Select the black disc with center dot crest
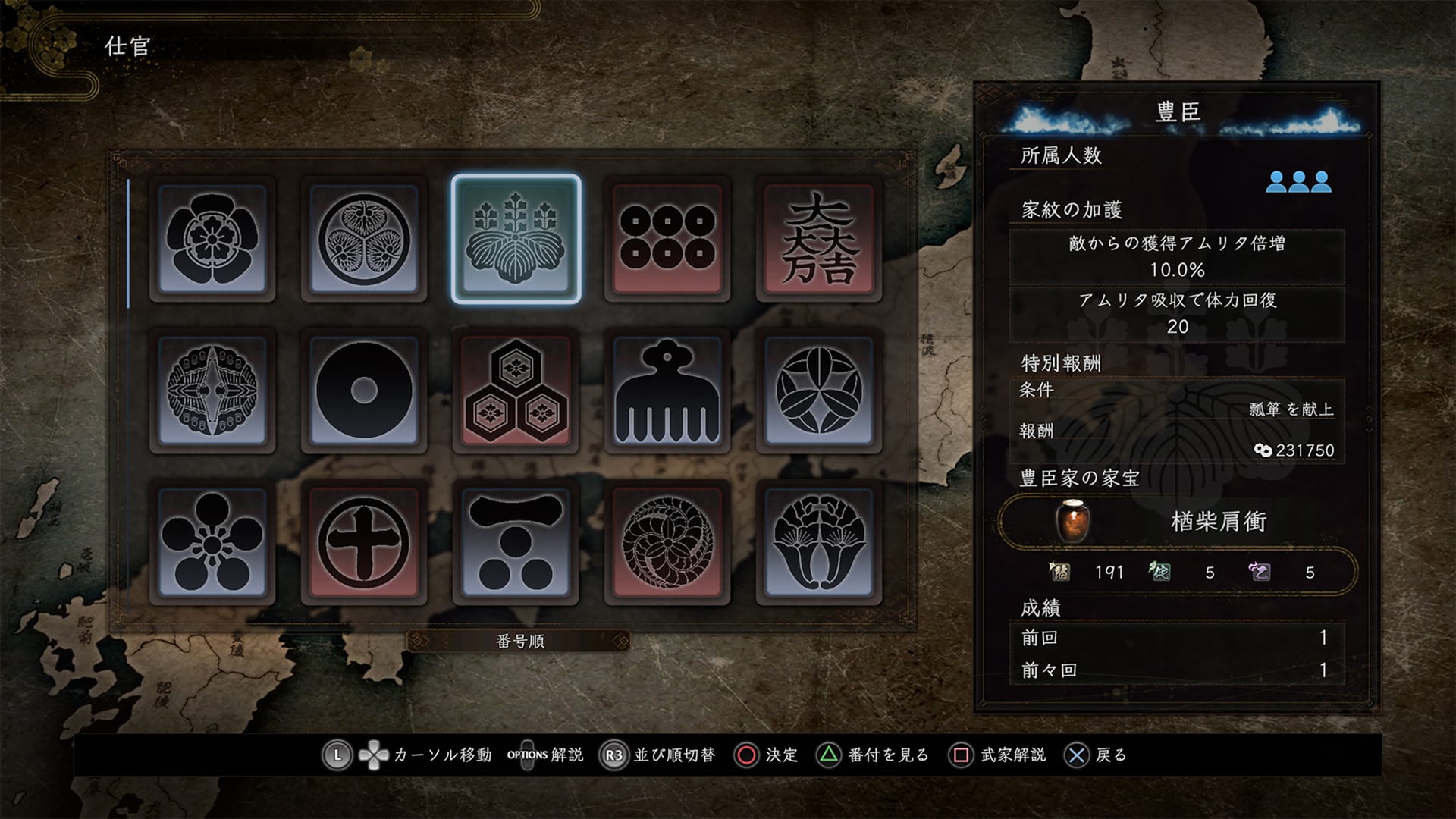This screenshot has width=1456, height=819. click(364, 391)
